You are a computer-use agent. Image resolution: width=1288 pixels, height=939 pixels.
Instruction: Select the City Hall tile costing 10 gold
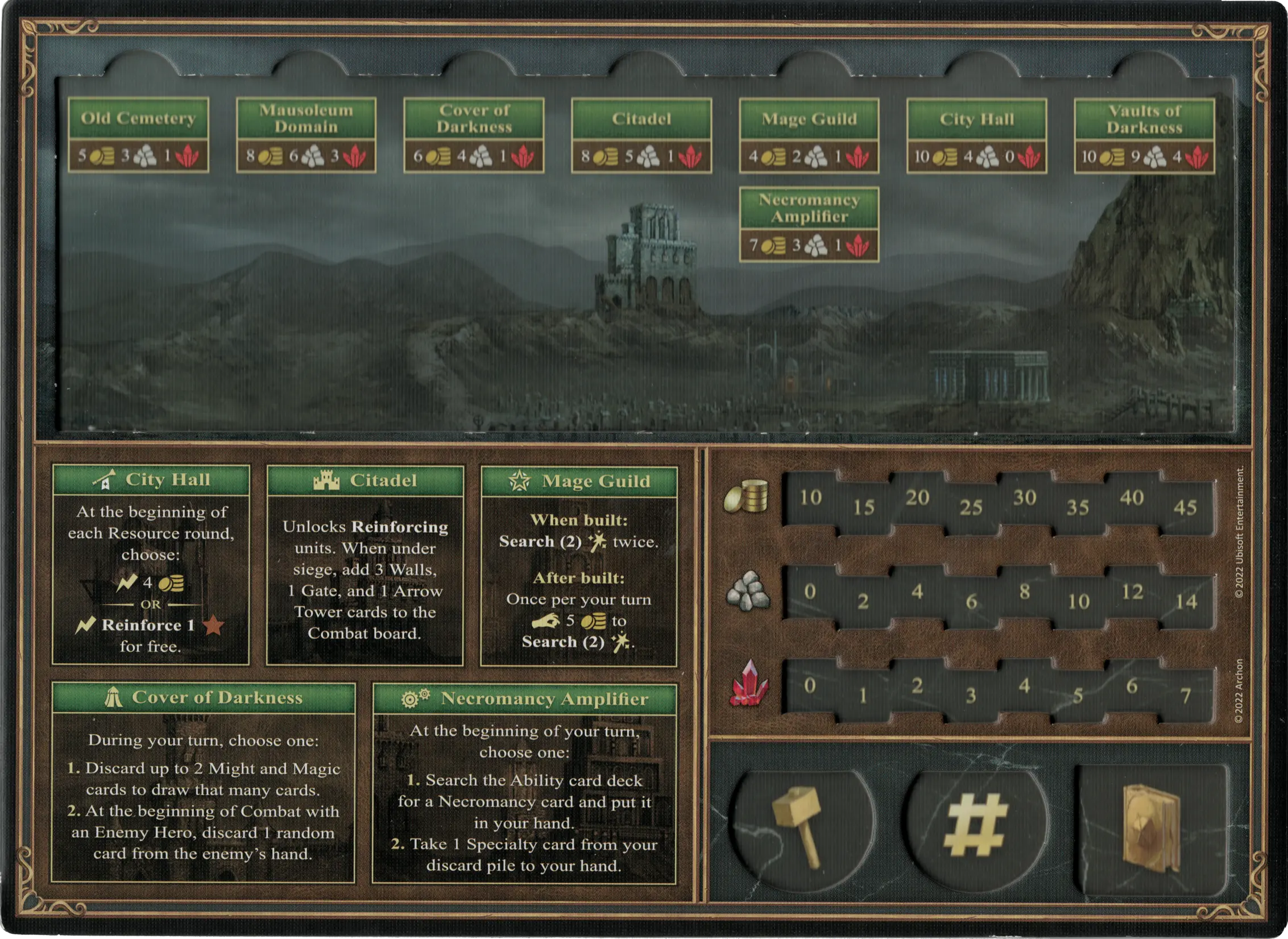tap(976, 135)
